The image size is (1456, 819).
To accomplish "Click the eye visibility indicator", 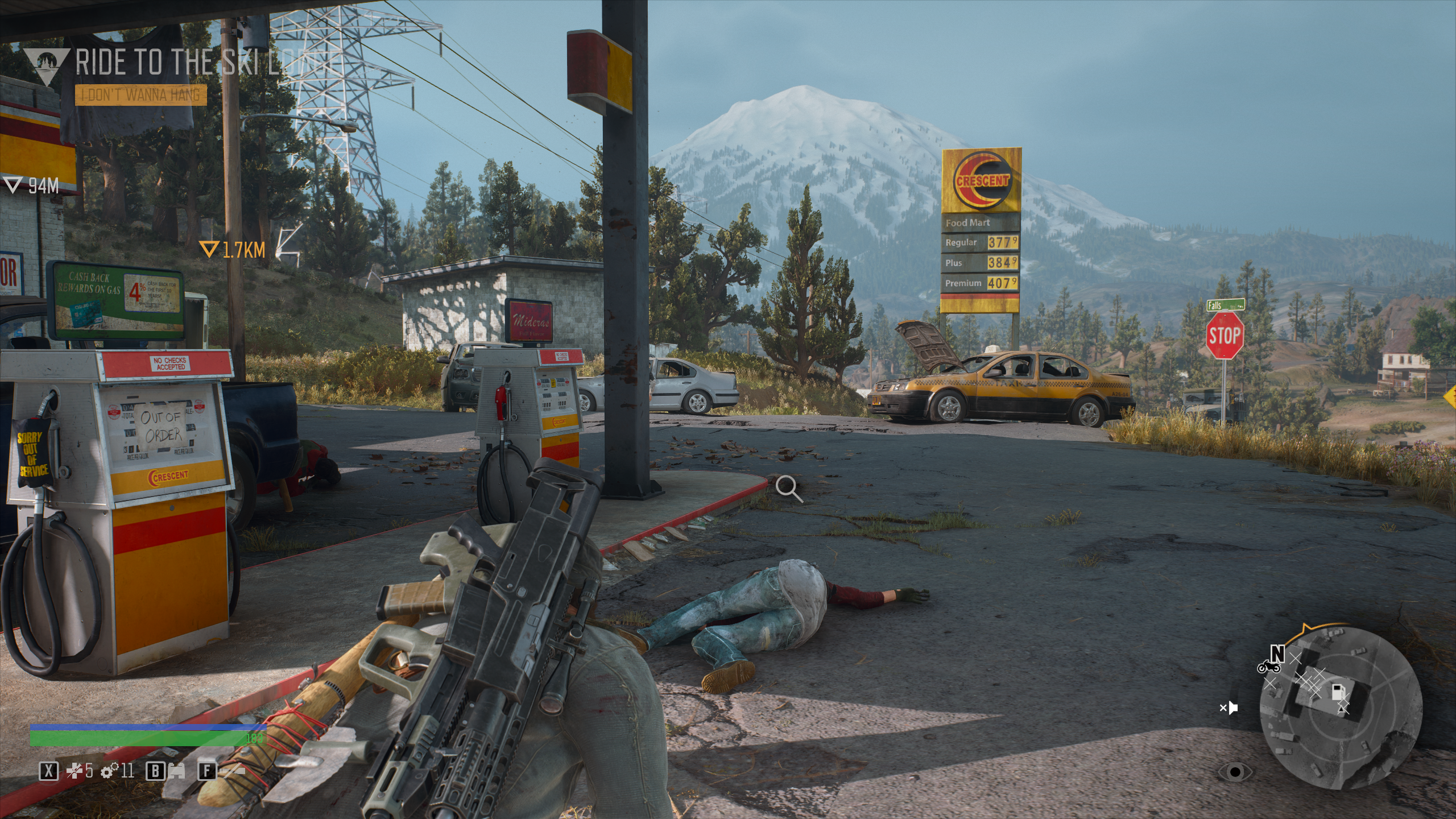I will pyautogui.click(x=1235, y=772).
